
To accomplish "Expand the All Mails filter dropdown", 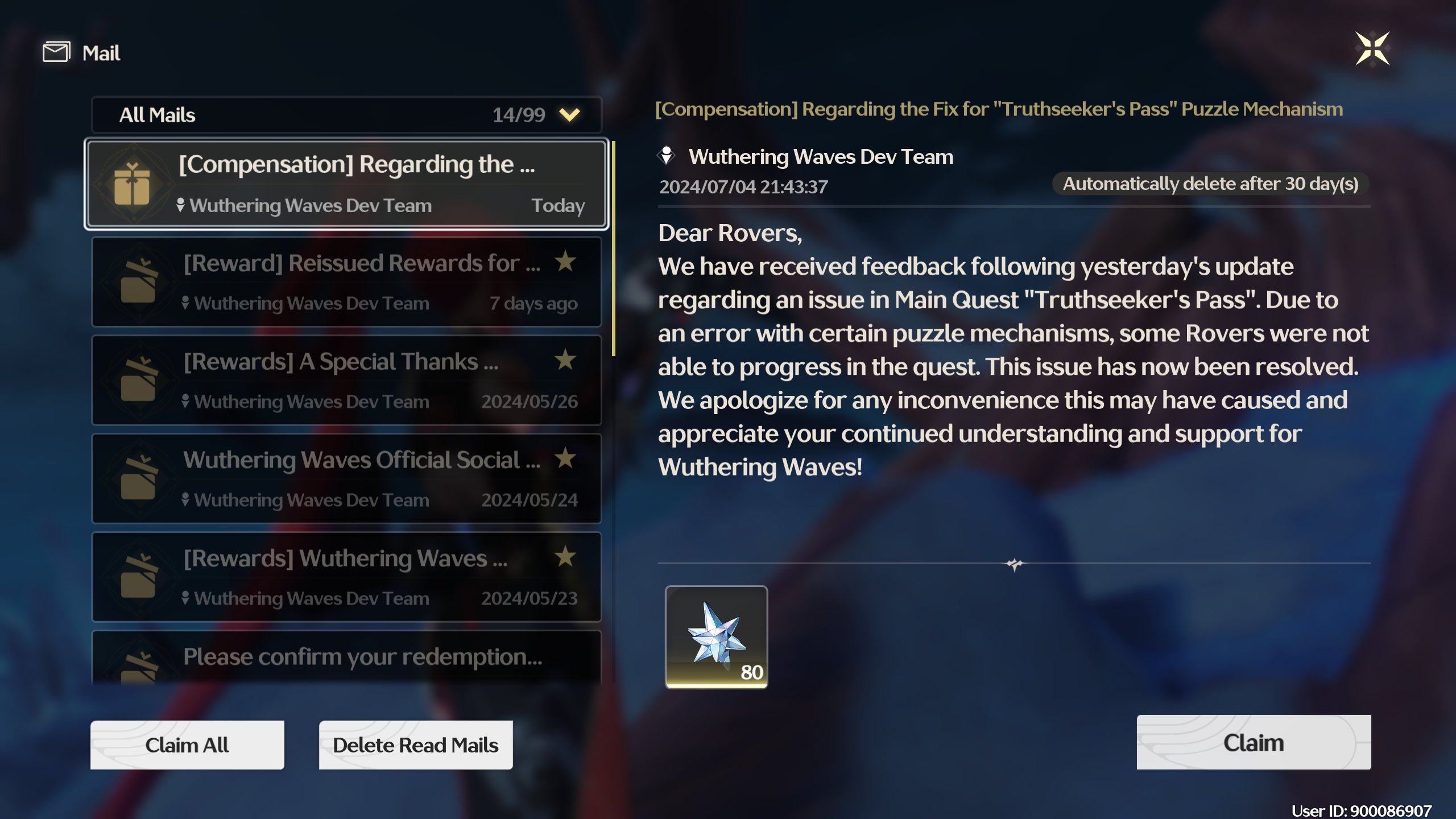I will (569, 114).
